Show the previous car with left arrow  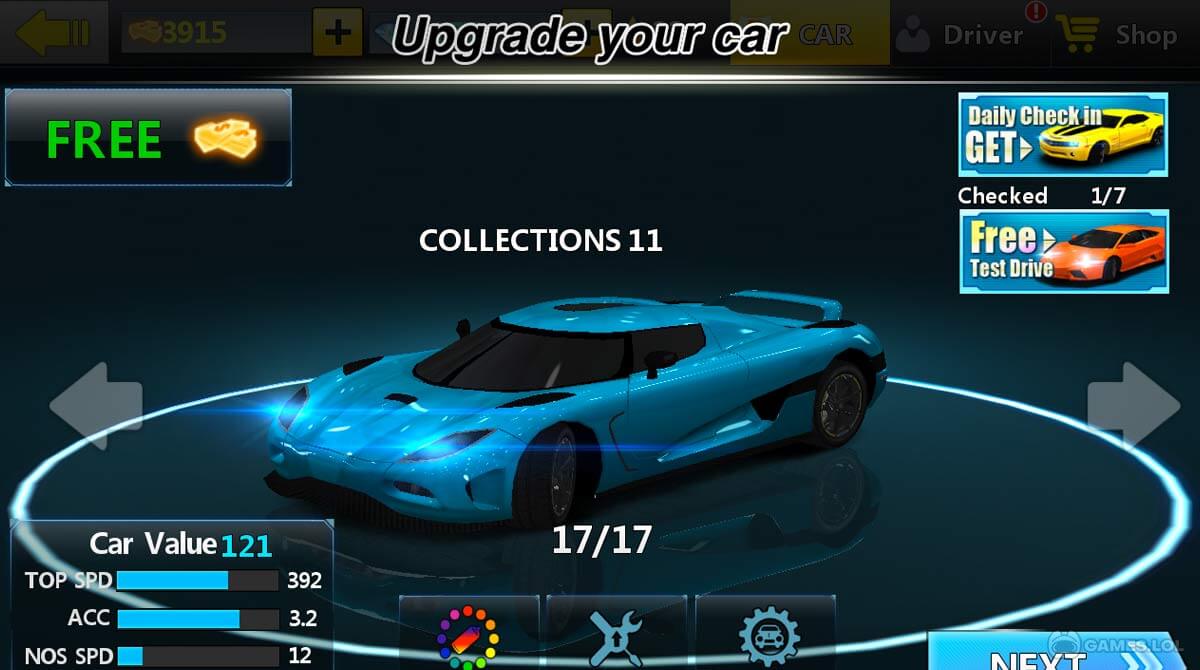[97, 406]
